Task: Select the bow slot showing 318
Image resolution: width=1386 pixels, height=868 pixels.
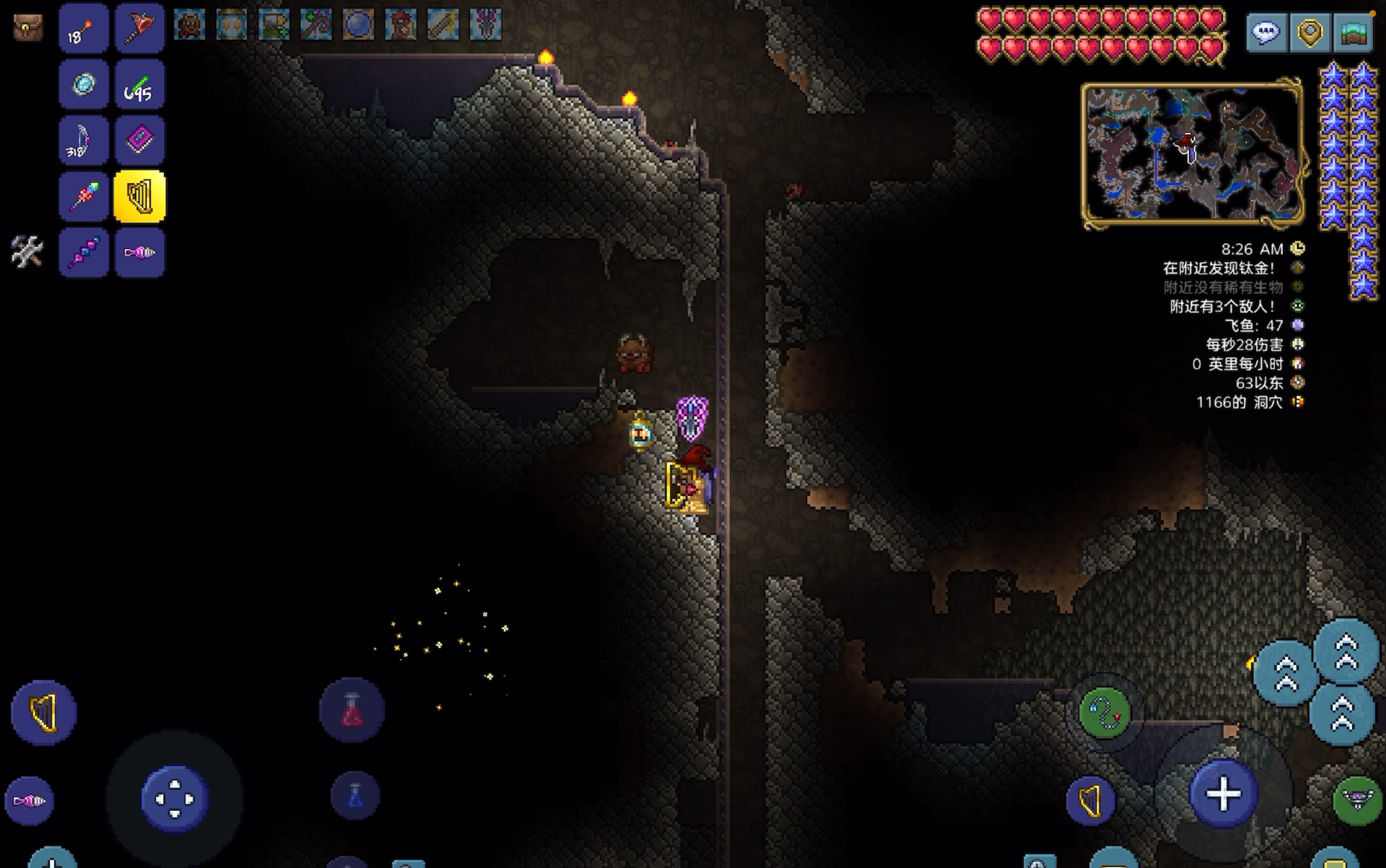Action: [x=83, y=141]
